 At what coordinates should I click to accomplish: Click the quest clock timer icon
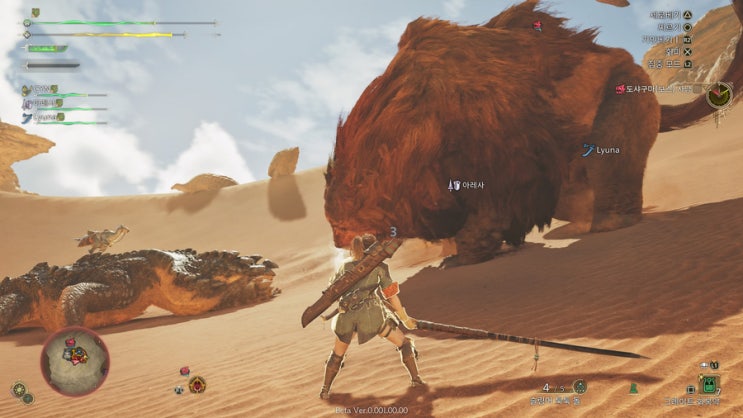(x=718, y=95)
